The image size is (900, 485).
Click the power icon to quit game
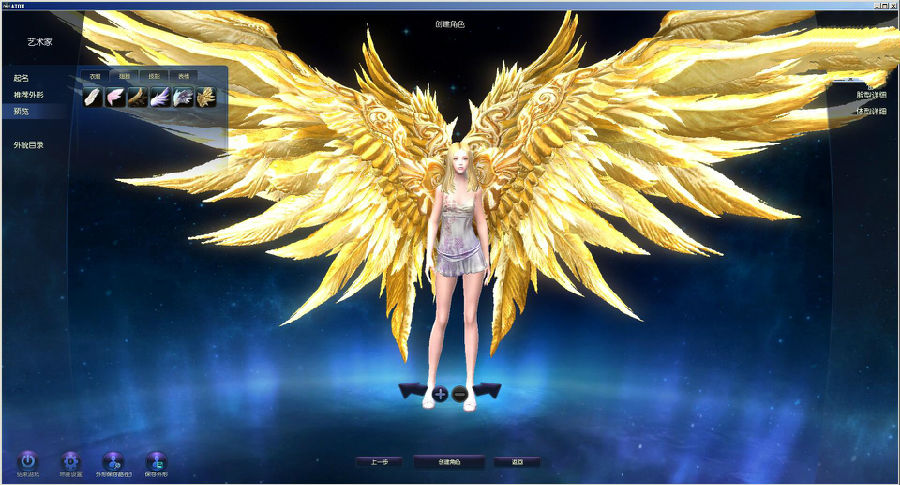[x=27, y=461]
